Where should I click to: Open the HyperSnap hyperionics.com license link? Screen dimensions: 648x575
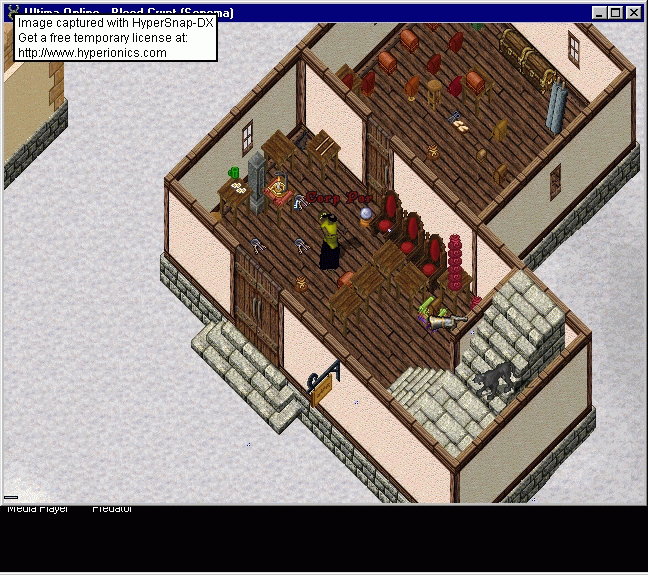click(92, 52)
